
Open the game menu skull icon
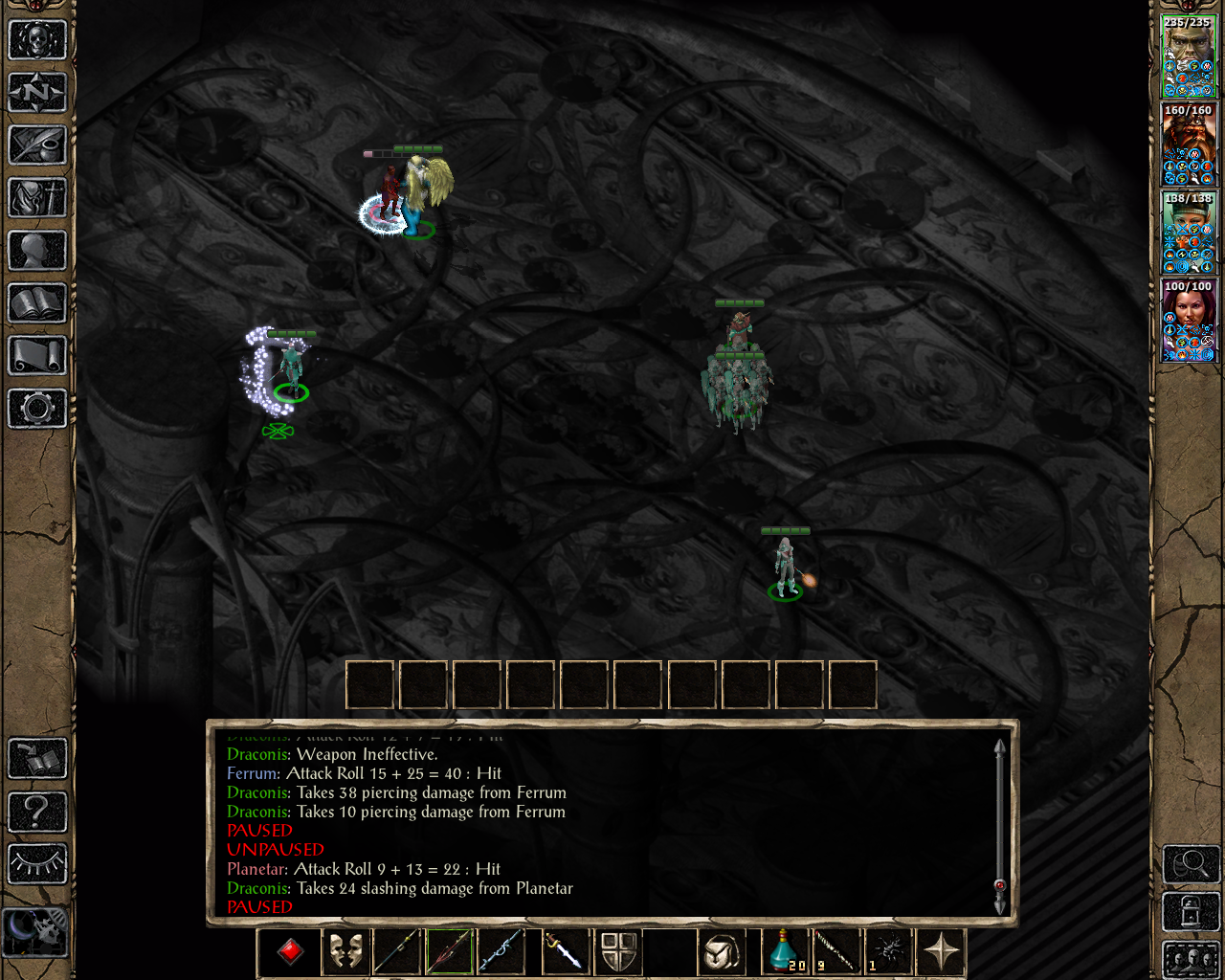tap(38, 38)
